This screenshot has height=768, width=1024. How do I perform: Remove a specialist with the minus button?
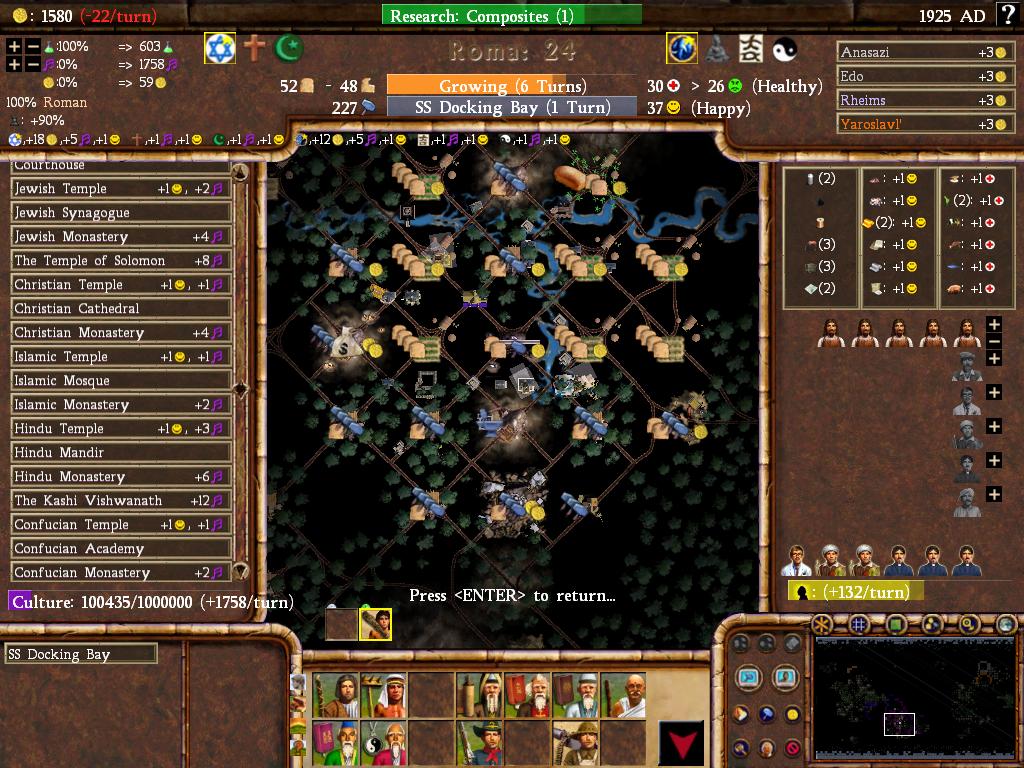coord(994,342)
